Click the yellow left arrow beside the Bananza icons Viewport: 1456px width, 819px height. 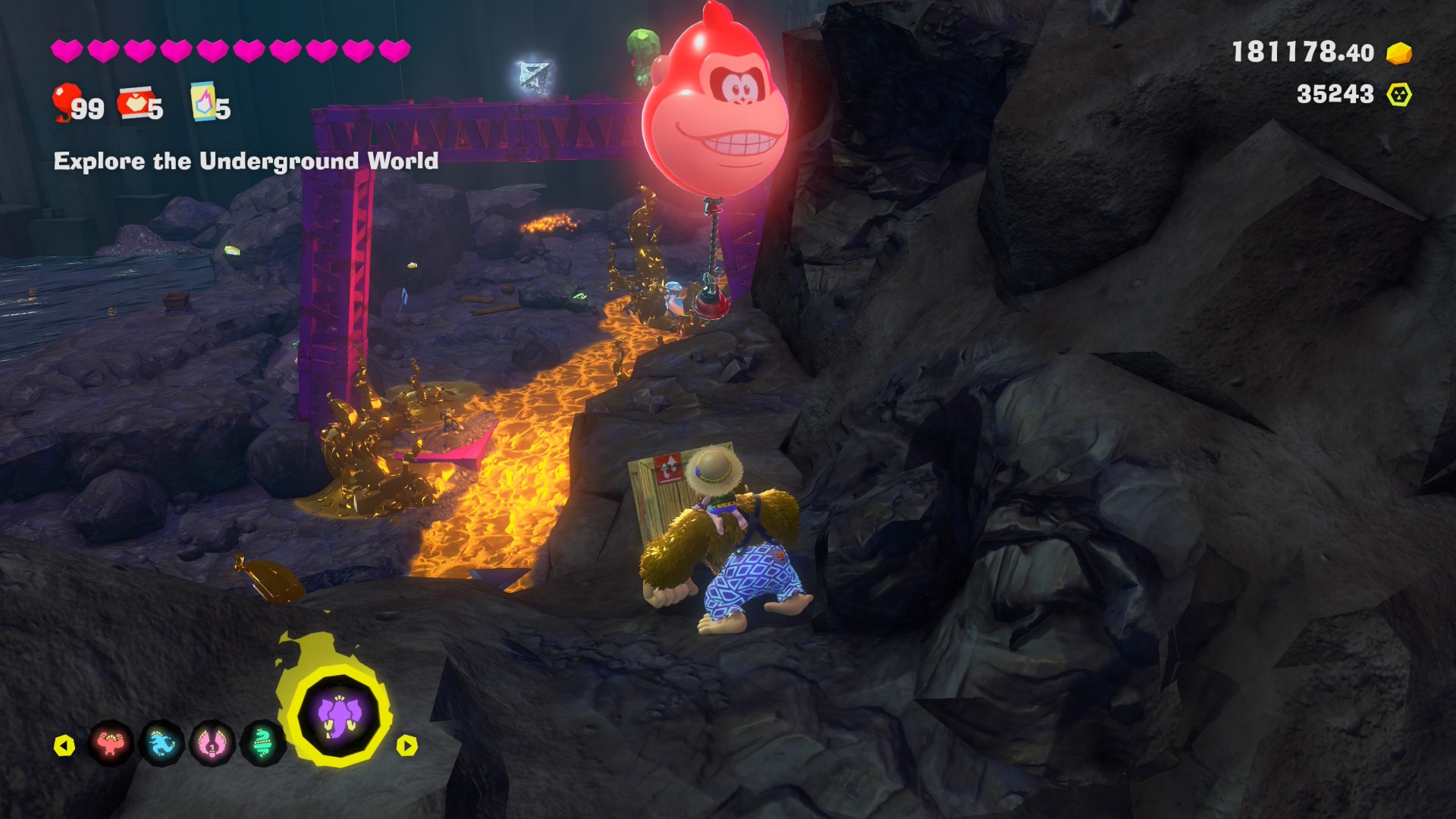tap(64, 746)
